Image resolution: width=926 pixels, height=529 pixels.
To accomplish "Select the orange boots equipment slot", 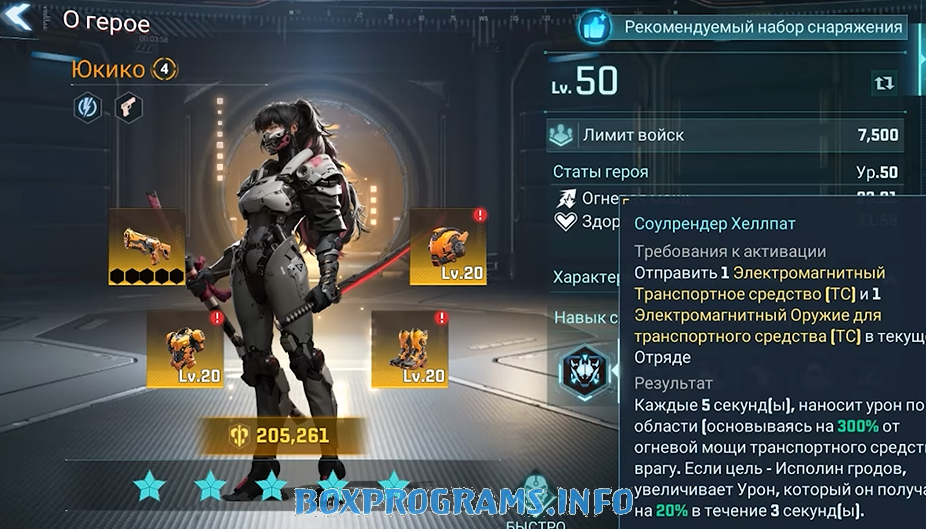I will click(409, 348).
